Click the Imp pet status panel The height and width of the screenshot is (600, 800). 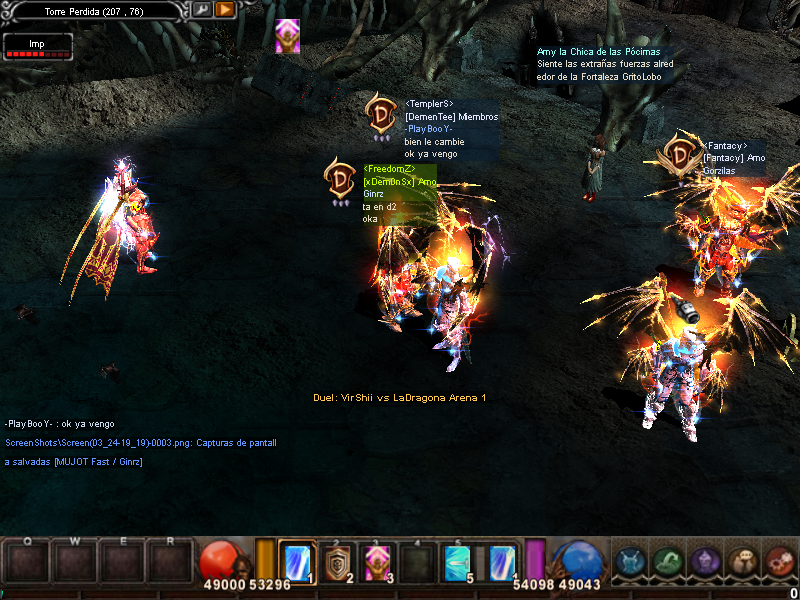pyautogui.click(x=37, y=46)
